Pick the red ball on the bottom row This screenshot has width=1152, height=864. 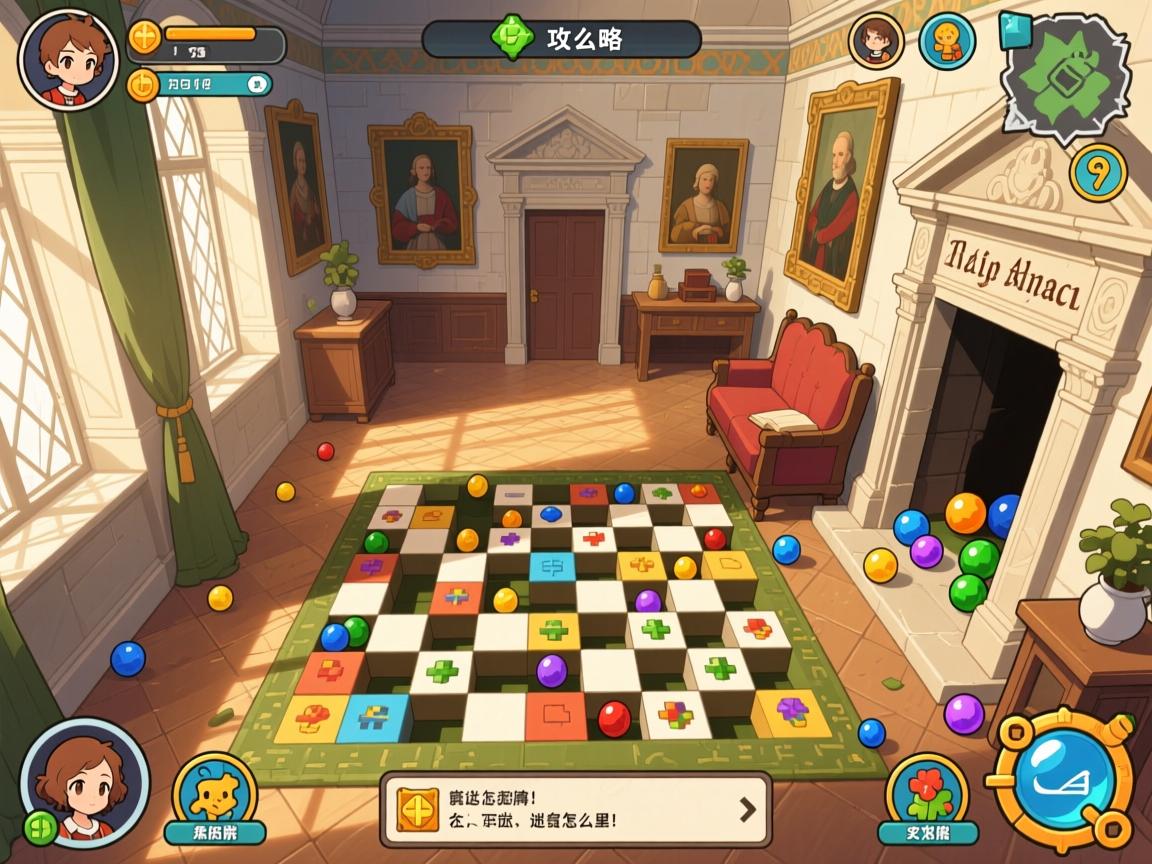[614, 718]
